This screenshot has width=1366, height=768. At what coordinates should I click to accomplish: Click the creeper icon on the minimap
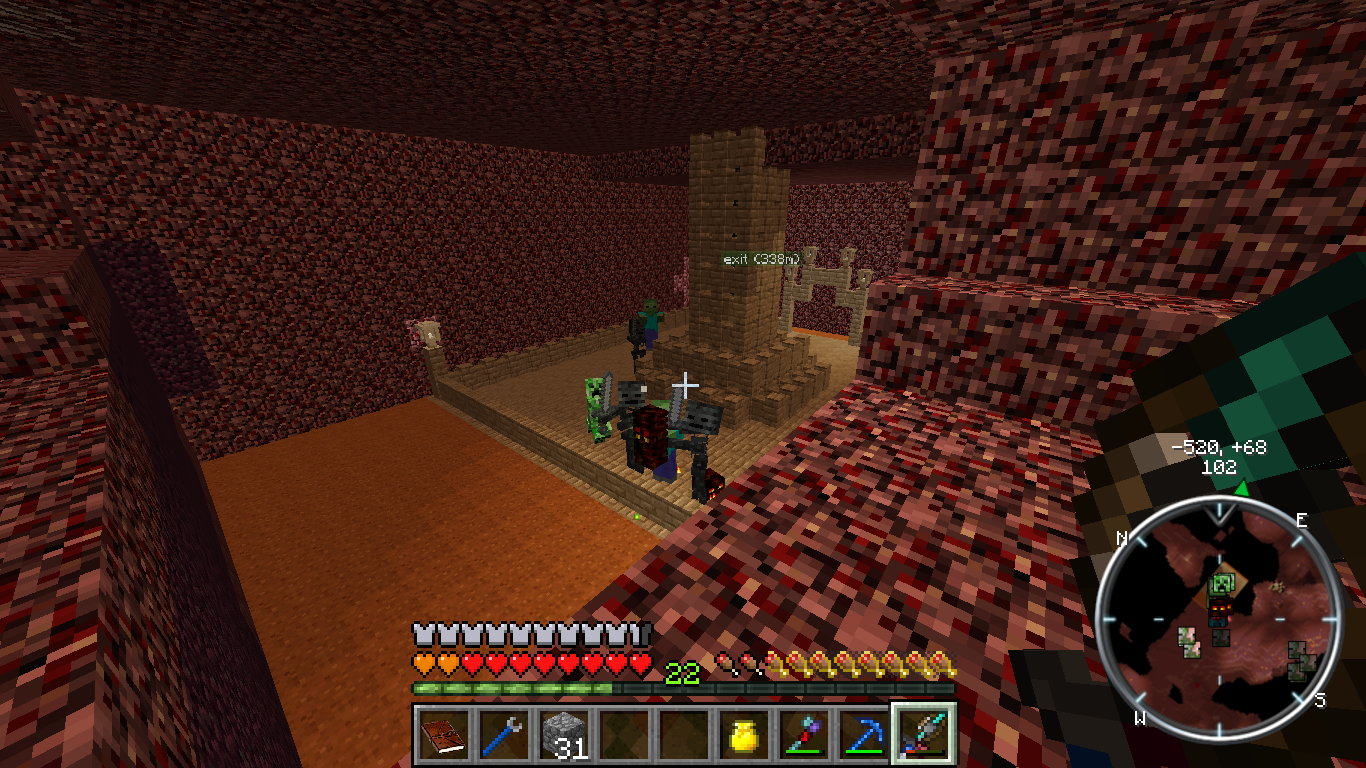coord(1221,584)
